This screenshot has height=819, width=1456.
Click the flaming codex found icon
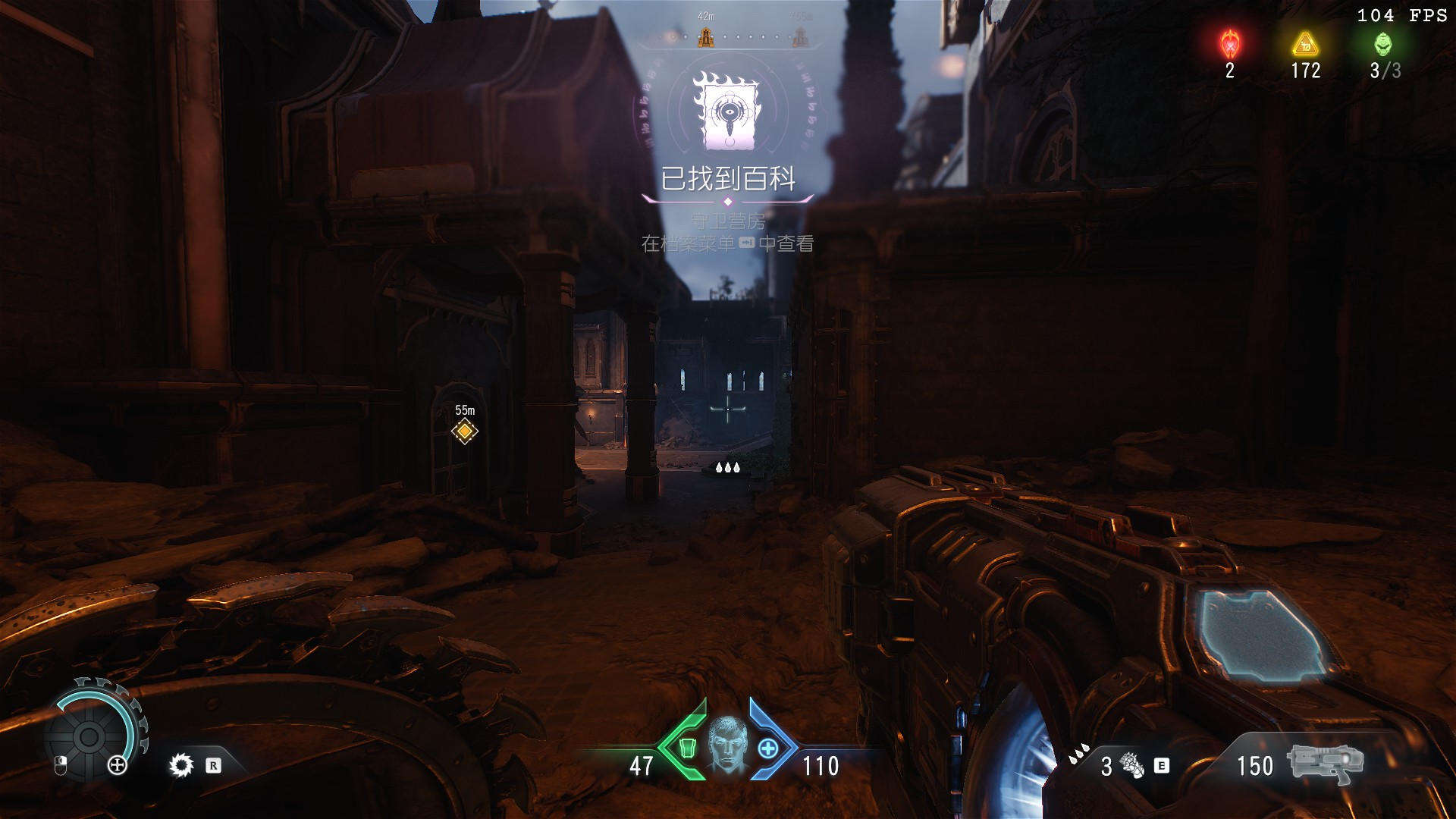(x=727, y=111)
